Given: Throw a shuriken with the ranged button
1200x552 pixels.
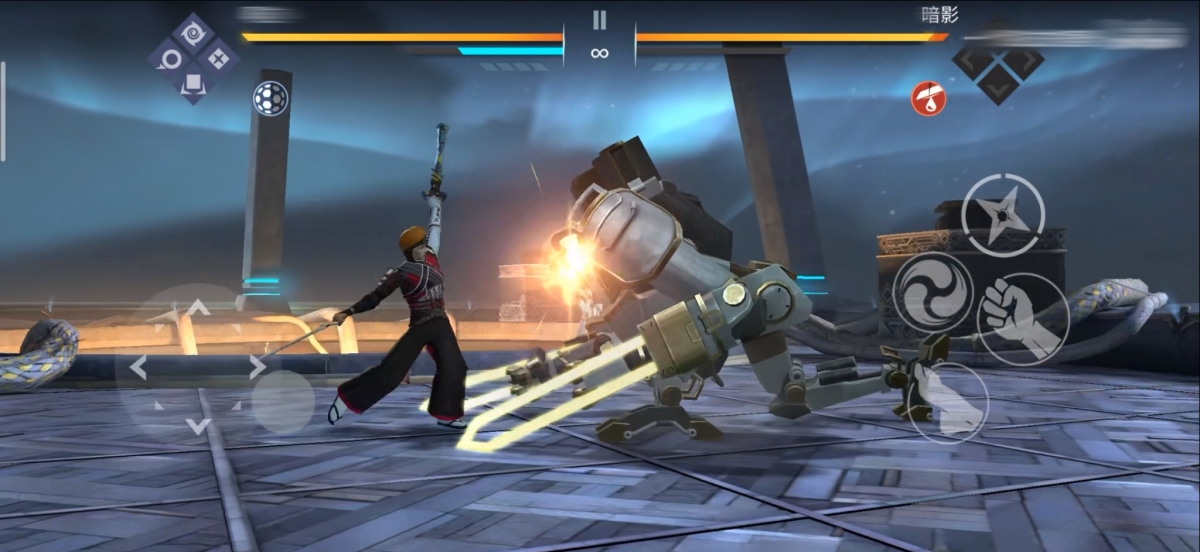Looking at the screenshot, I should (1003, 214).
